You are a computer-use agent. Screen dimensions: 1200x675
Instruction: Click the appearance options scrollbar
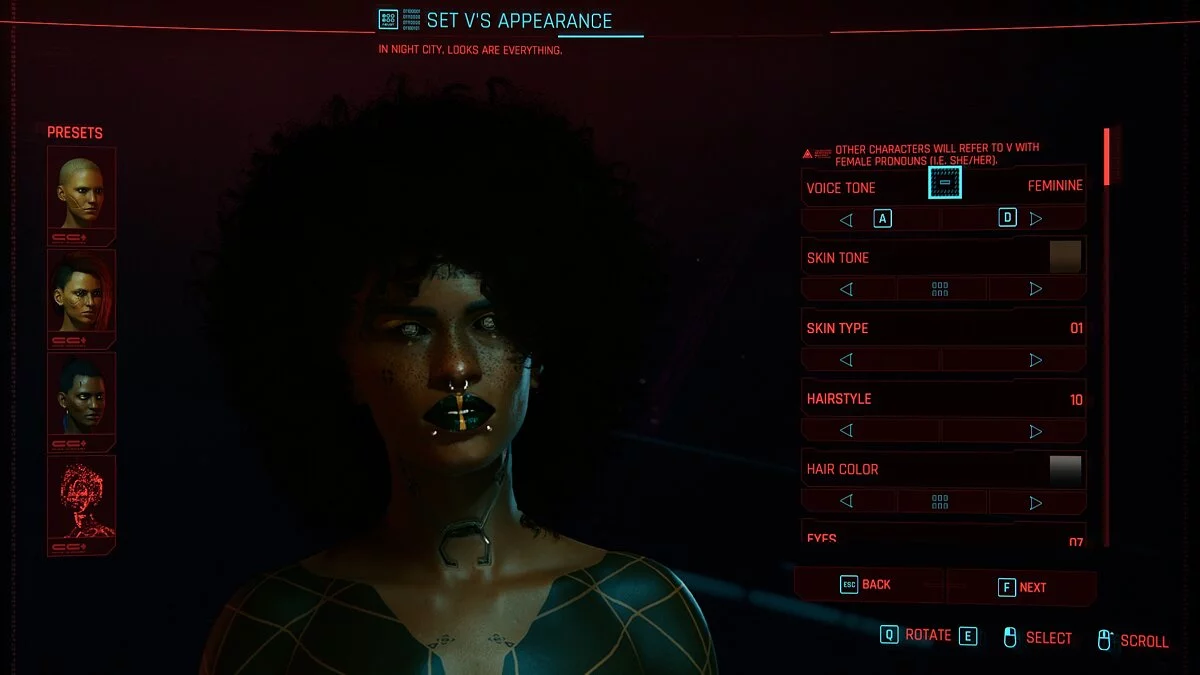pos(1106,156)
